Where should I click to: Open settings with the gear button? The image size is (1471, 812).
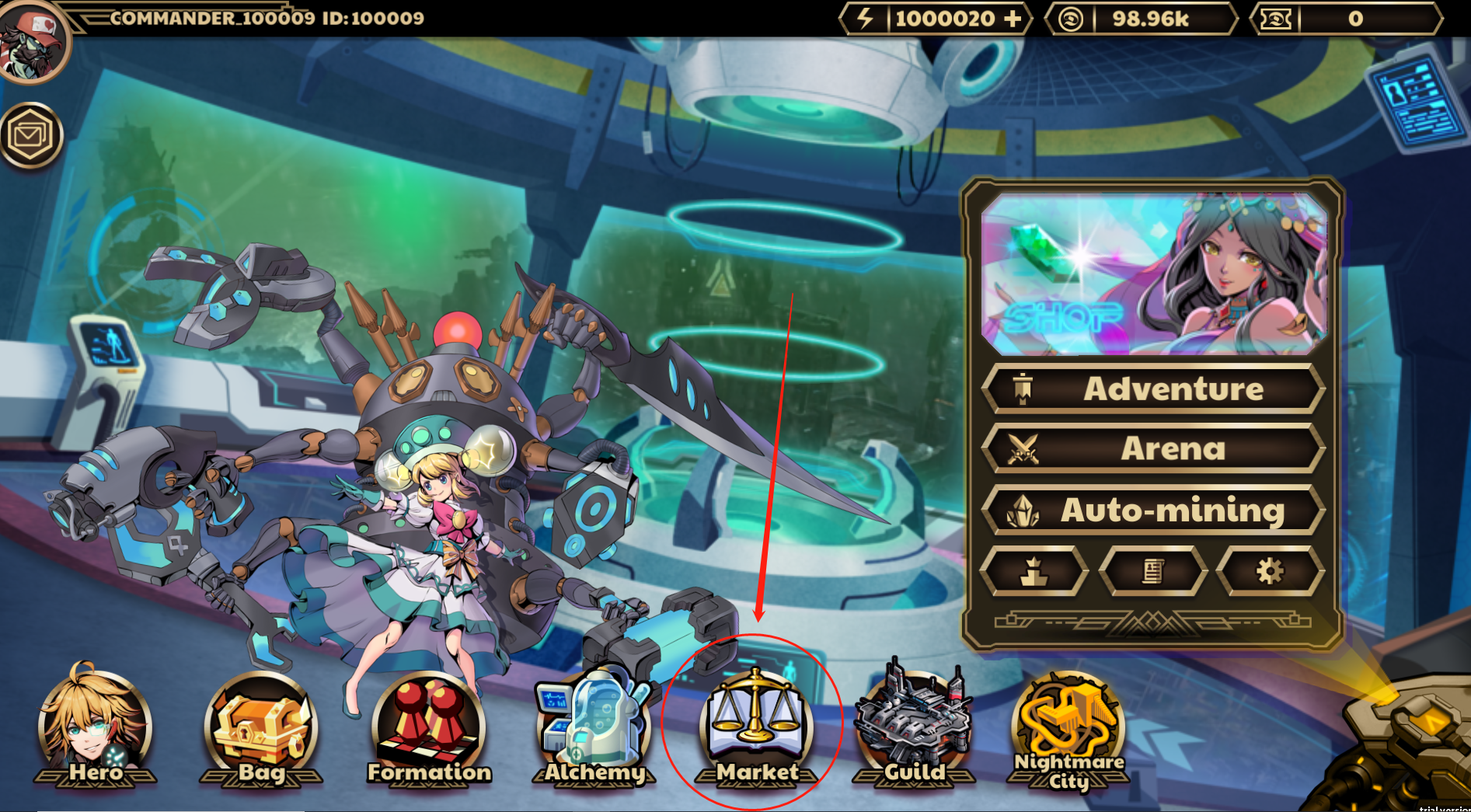pos(1270,572)
